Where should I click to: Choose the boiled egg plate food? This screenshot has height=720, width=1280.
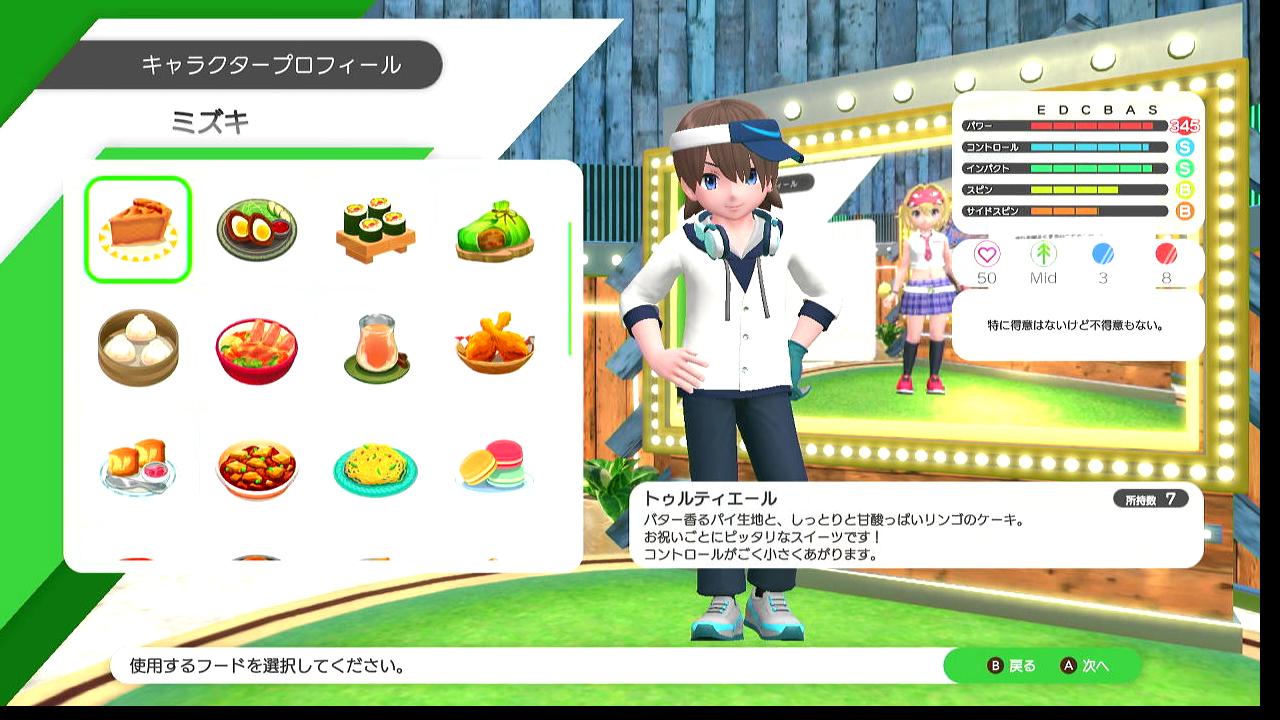tap(256, 229)
